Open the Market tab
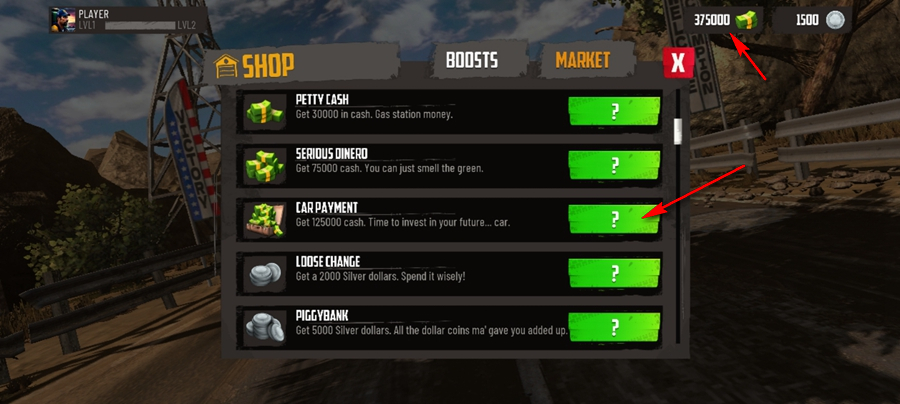This screenshot has height=404, width=900. (x=583, y=60)
